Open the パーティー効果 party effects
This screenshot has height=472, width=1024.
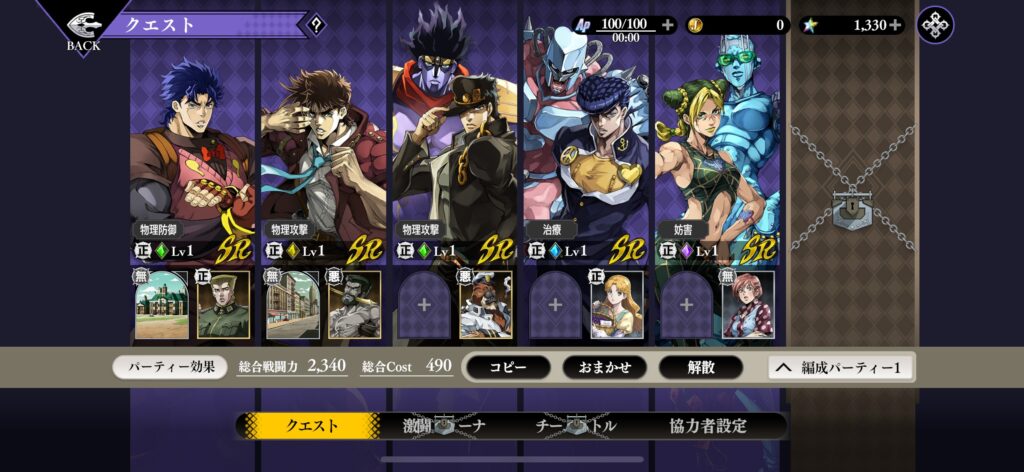pos(170,367)
